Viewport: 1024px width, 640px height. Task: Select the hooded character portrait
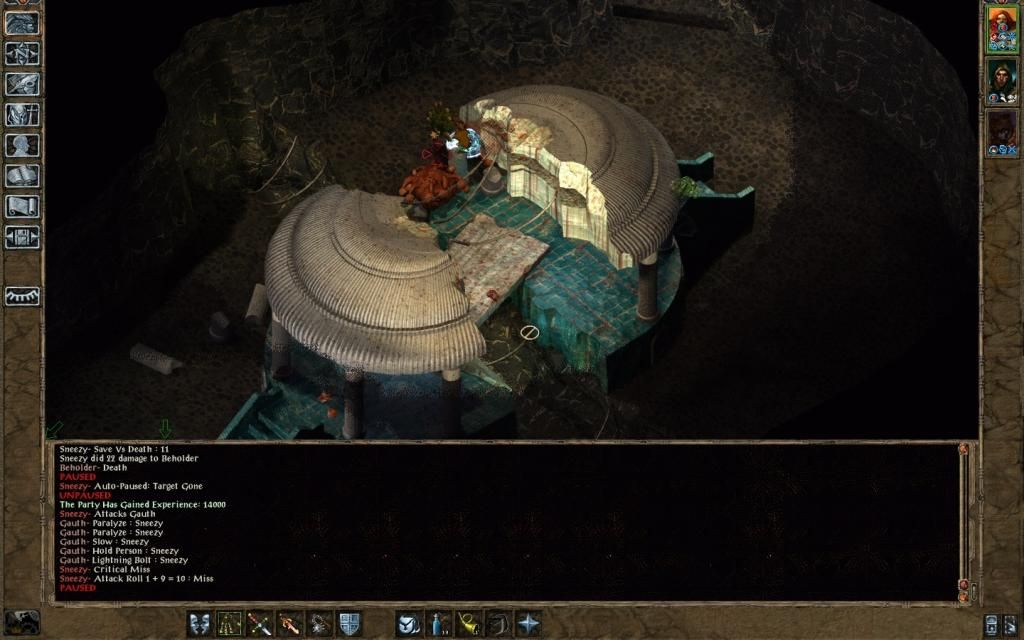coord(1002,76)
